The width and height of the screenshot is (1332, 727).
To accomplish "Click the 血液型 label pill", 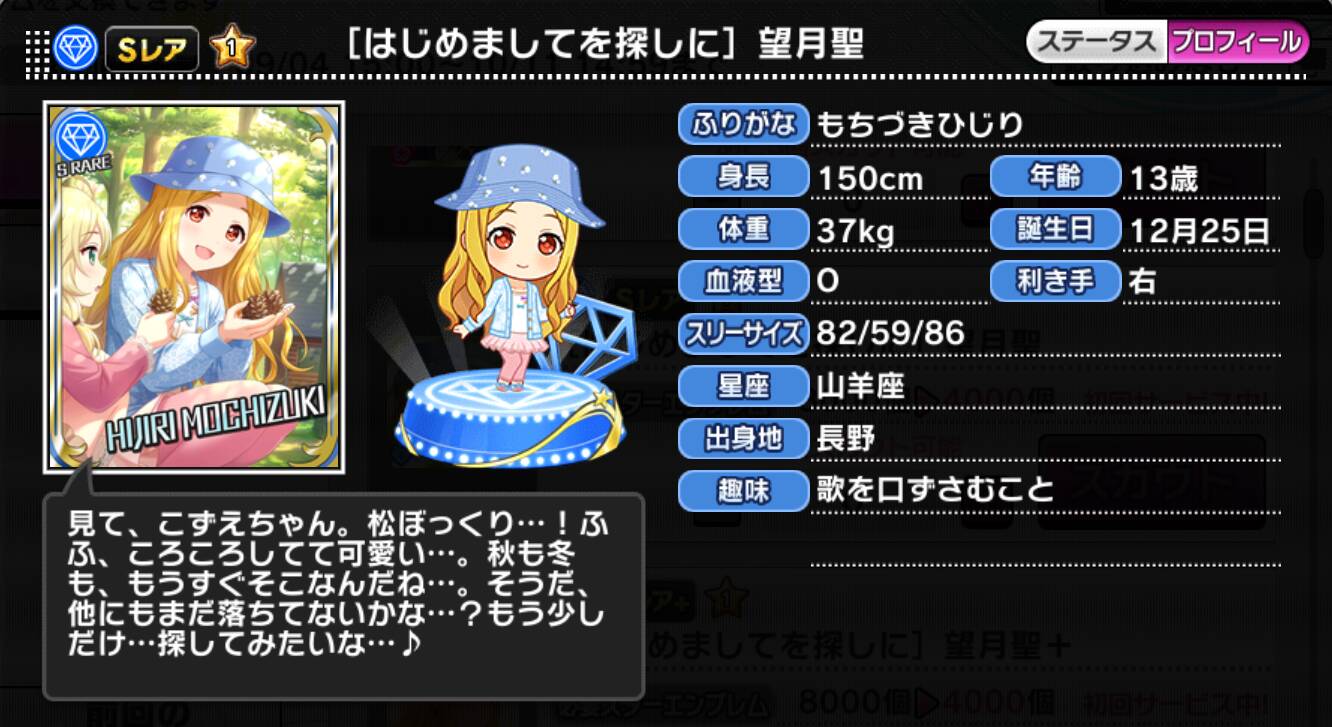I will 744,281.
